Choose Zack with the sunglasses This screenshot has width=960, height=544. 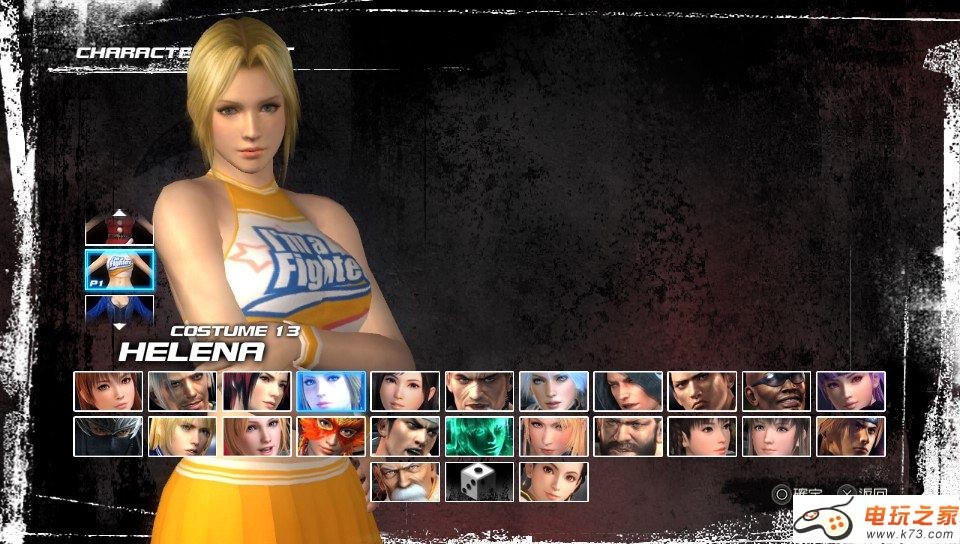pyautogui.click(x=776, y=391)
